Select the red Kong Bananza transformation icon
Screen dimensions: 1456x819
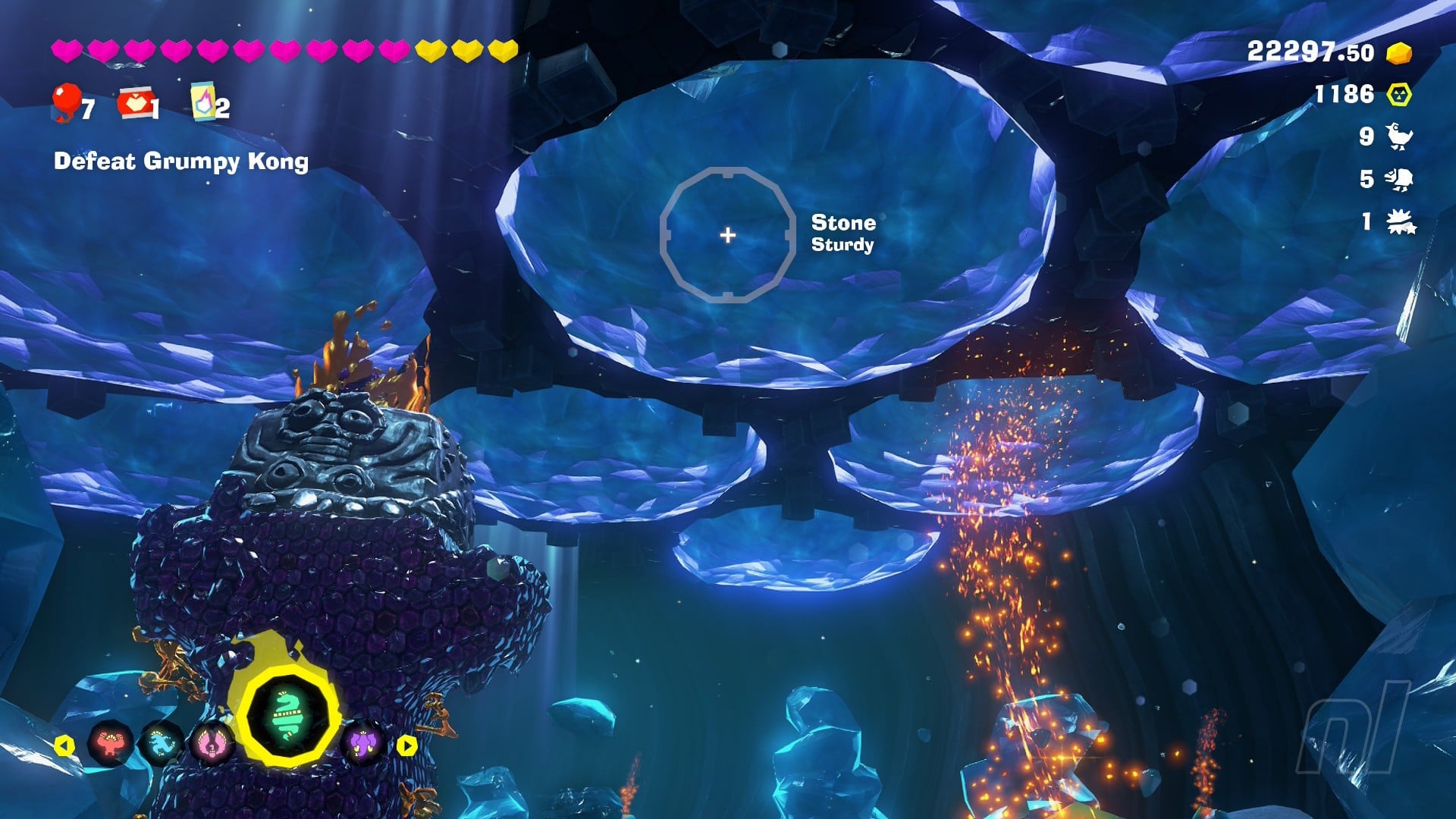tap(111, 744)
